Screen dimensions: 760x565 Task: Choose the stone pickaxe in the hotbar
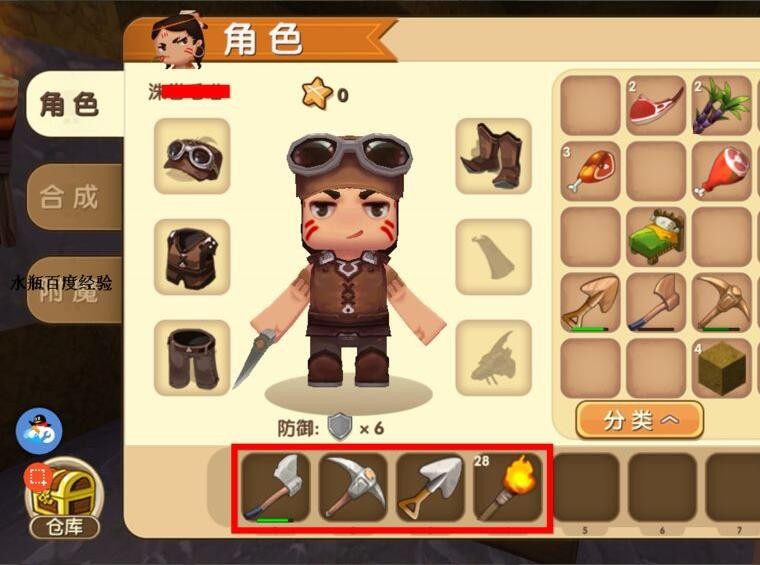[x=353, y=487]
